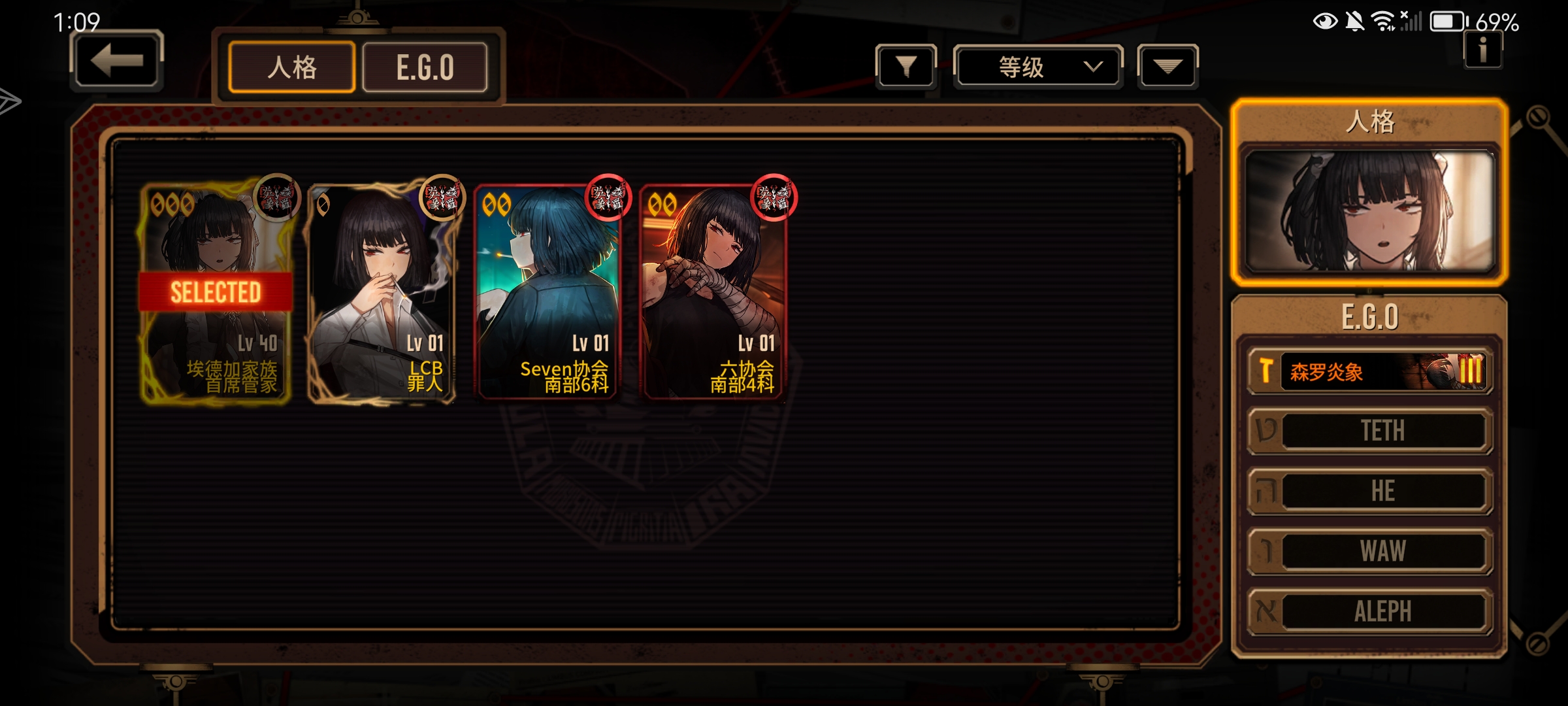The height and width of the screenshot is (706, 1568).
Task: Open the 等级 sort dropdown
Action: pyautogui.click(x=1037, y=66)
